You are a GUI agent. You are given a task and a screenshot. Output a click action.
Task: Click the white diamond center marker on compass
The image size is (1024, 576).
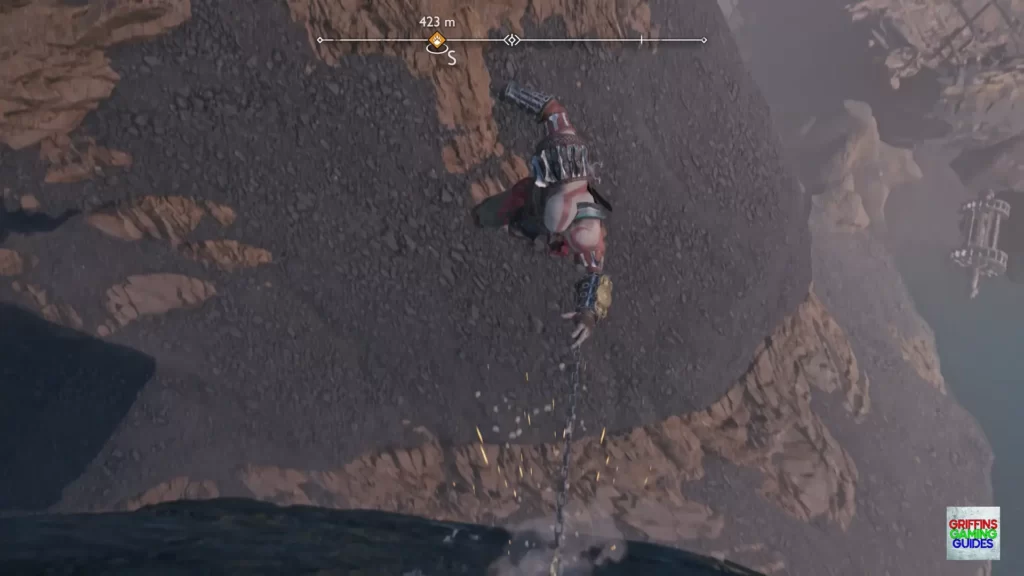[x=512, y=40]
